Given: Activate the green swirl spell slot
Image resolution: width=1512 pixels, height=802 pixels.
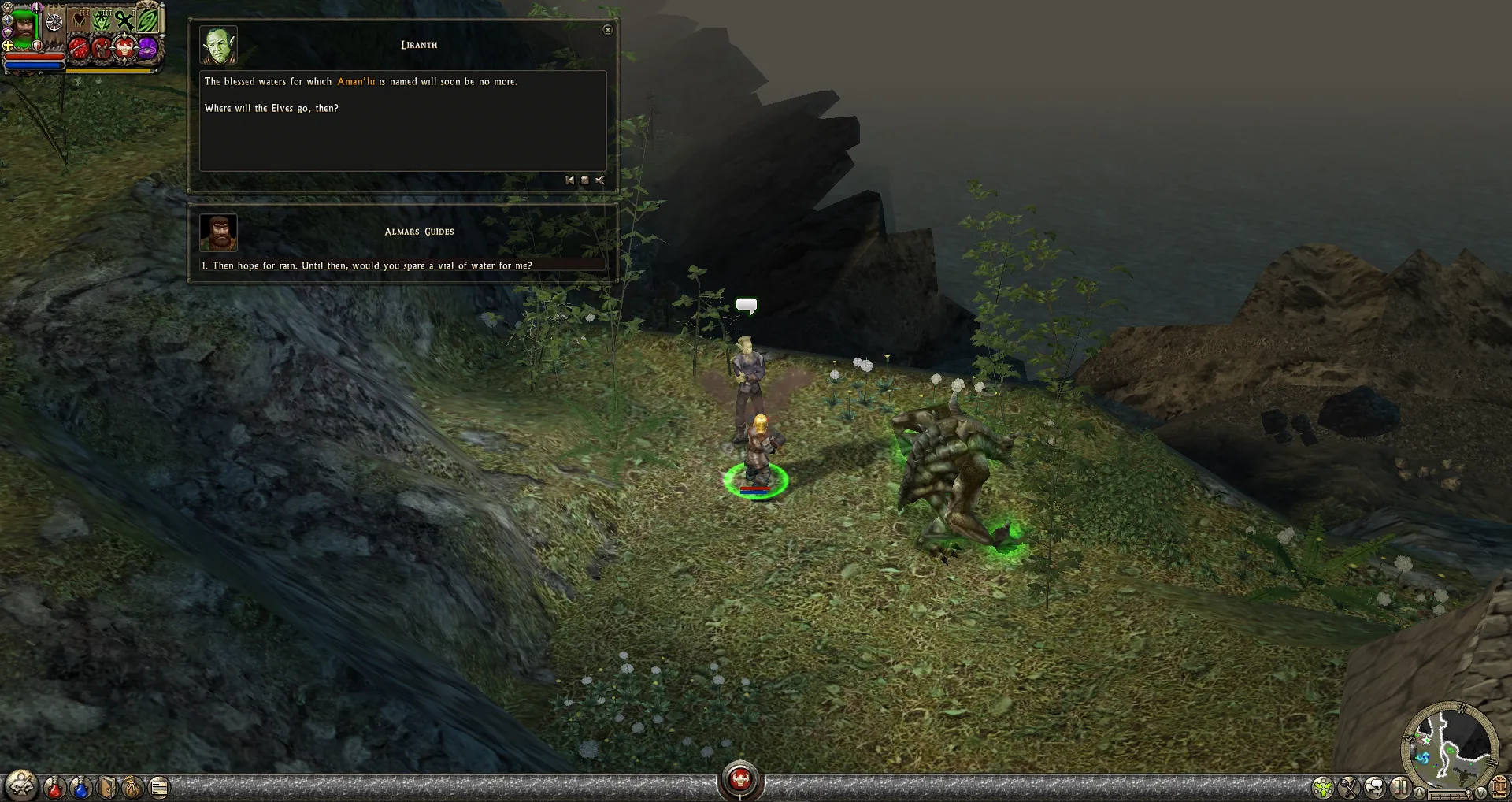Looking at the screenshot, I should pyautogui.click(x=146, y=19).
